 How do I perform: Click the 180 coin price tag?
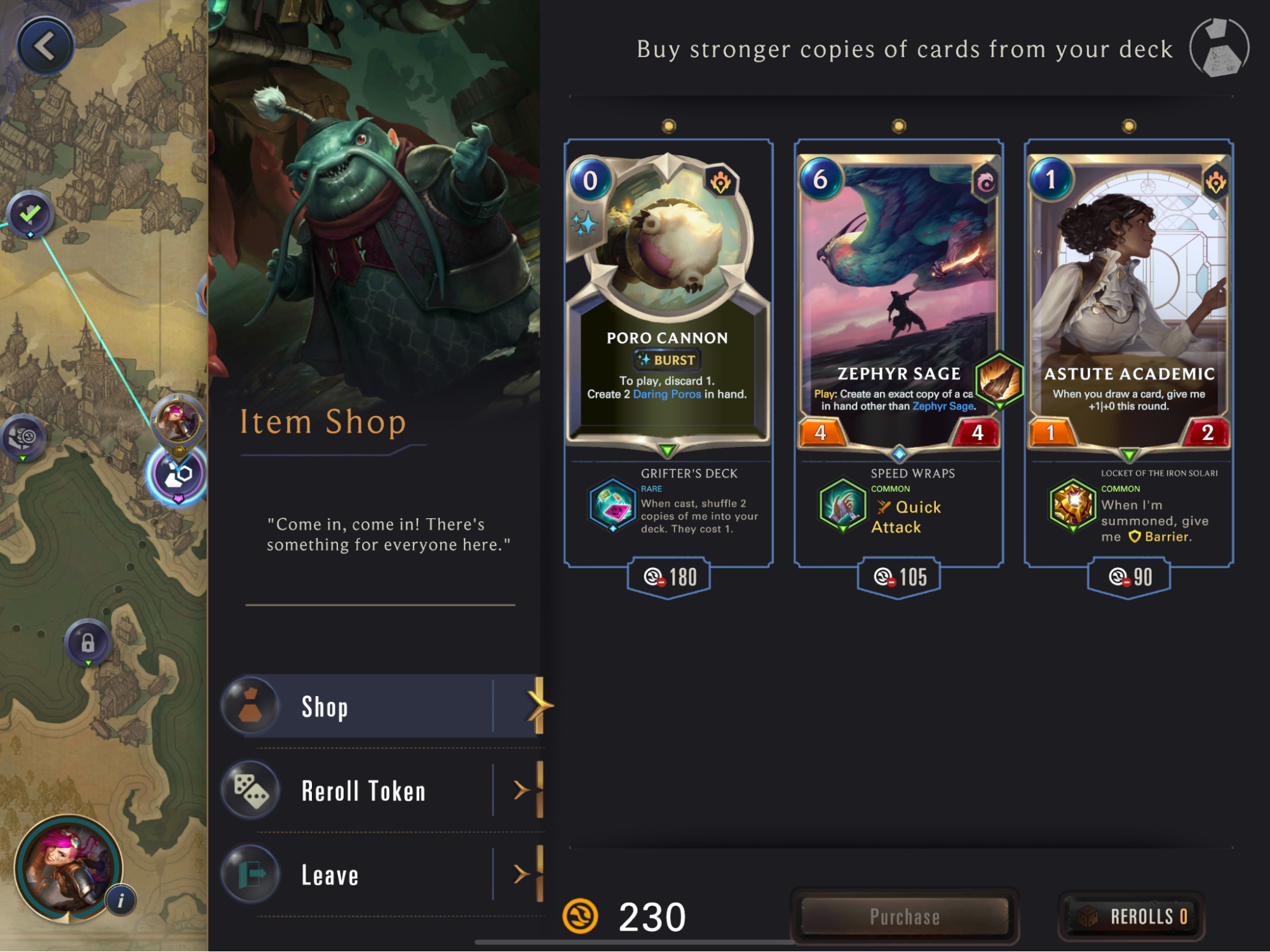click(669, 577)
